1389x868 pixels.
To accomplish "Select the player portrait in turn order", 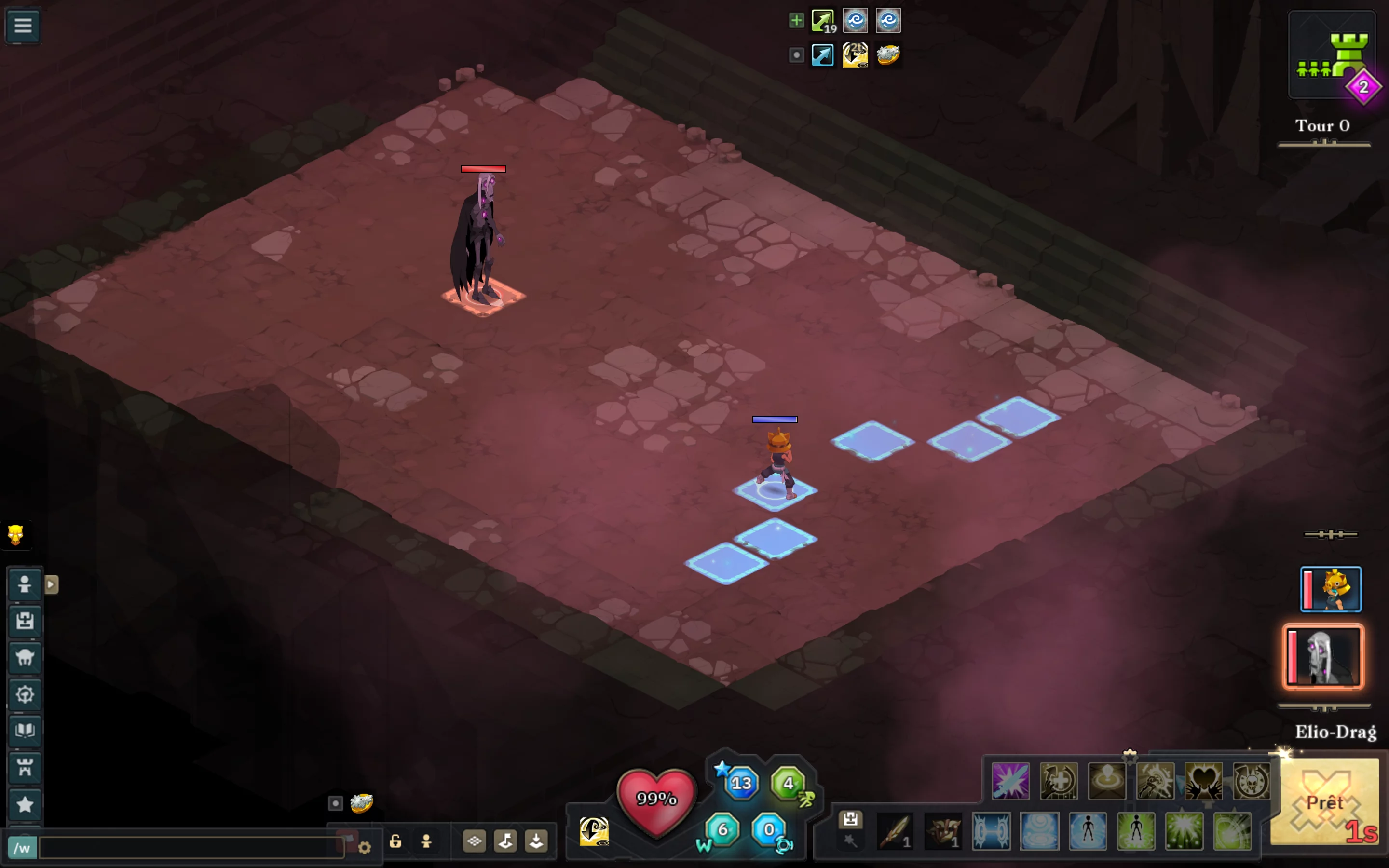I will [1331, 589].
